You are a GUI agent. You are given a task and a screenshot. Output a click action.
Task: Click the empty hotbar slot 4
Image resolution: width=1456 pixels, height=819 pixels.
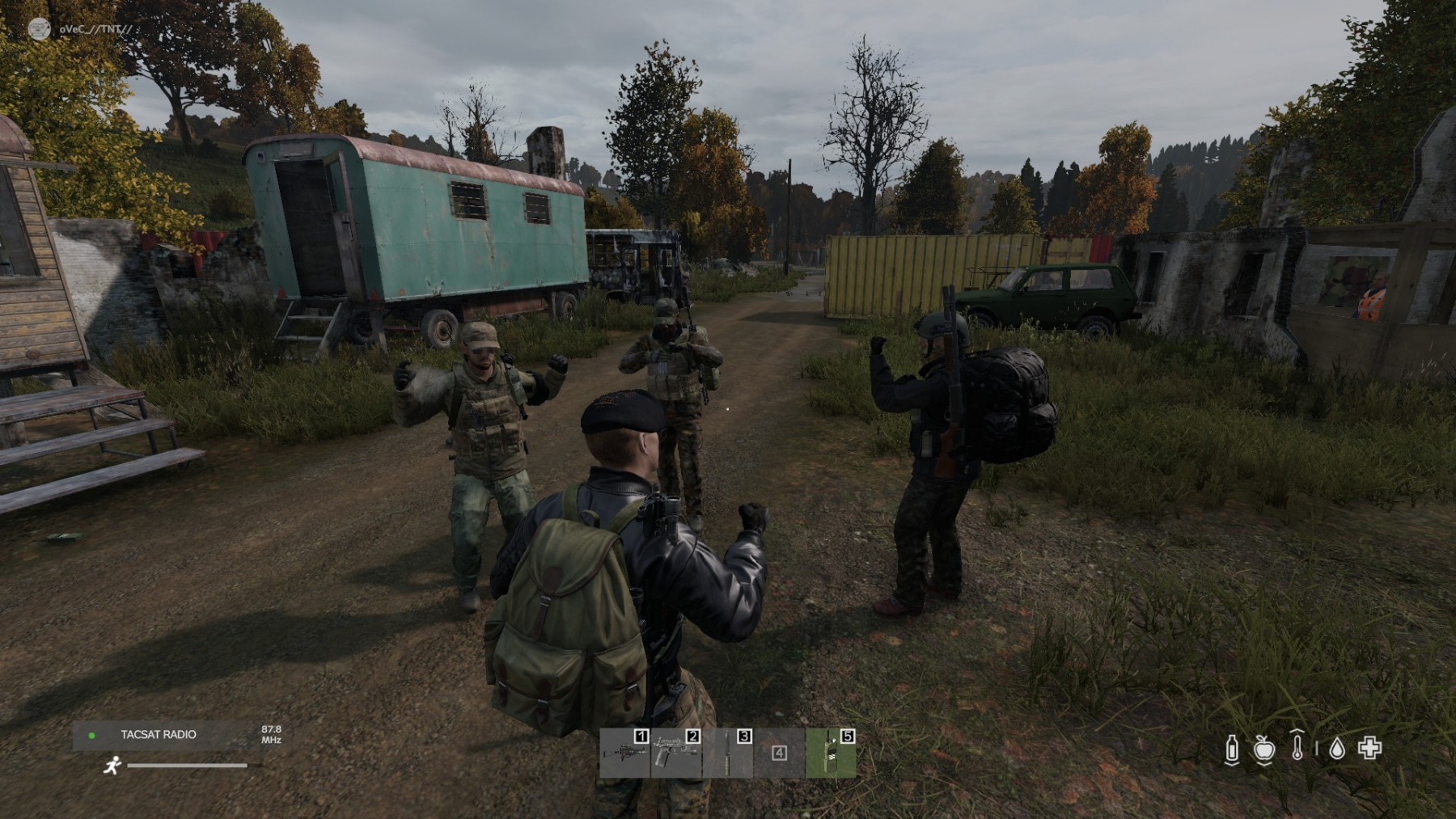point(779,753)
